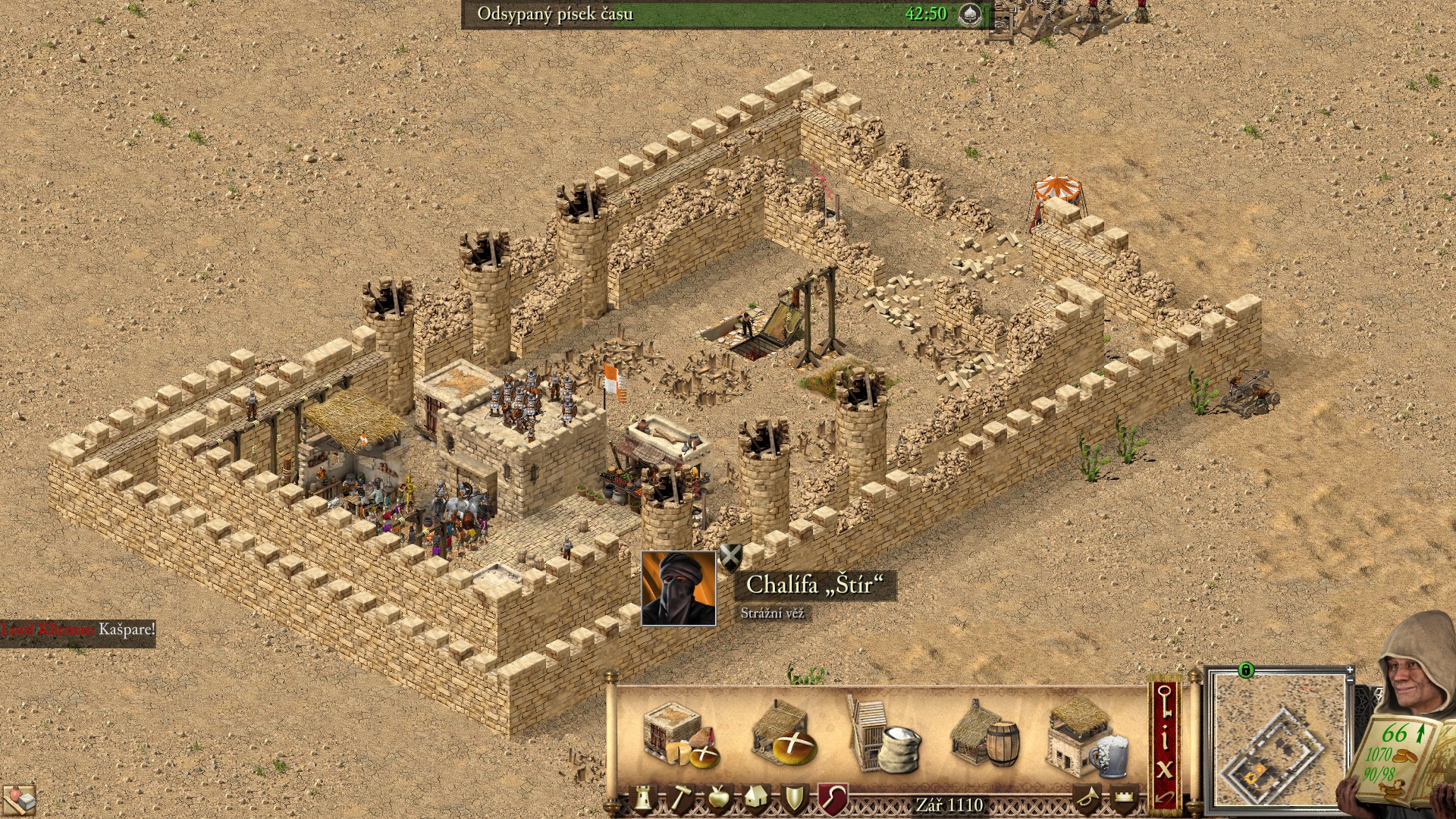
Task: Show mission briefing via the 'i' icon
Action: (x=1165, y=738)
